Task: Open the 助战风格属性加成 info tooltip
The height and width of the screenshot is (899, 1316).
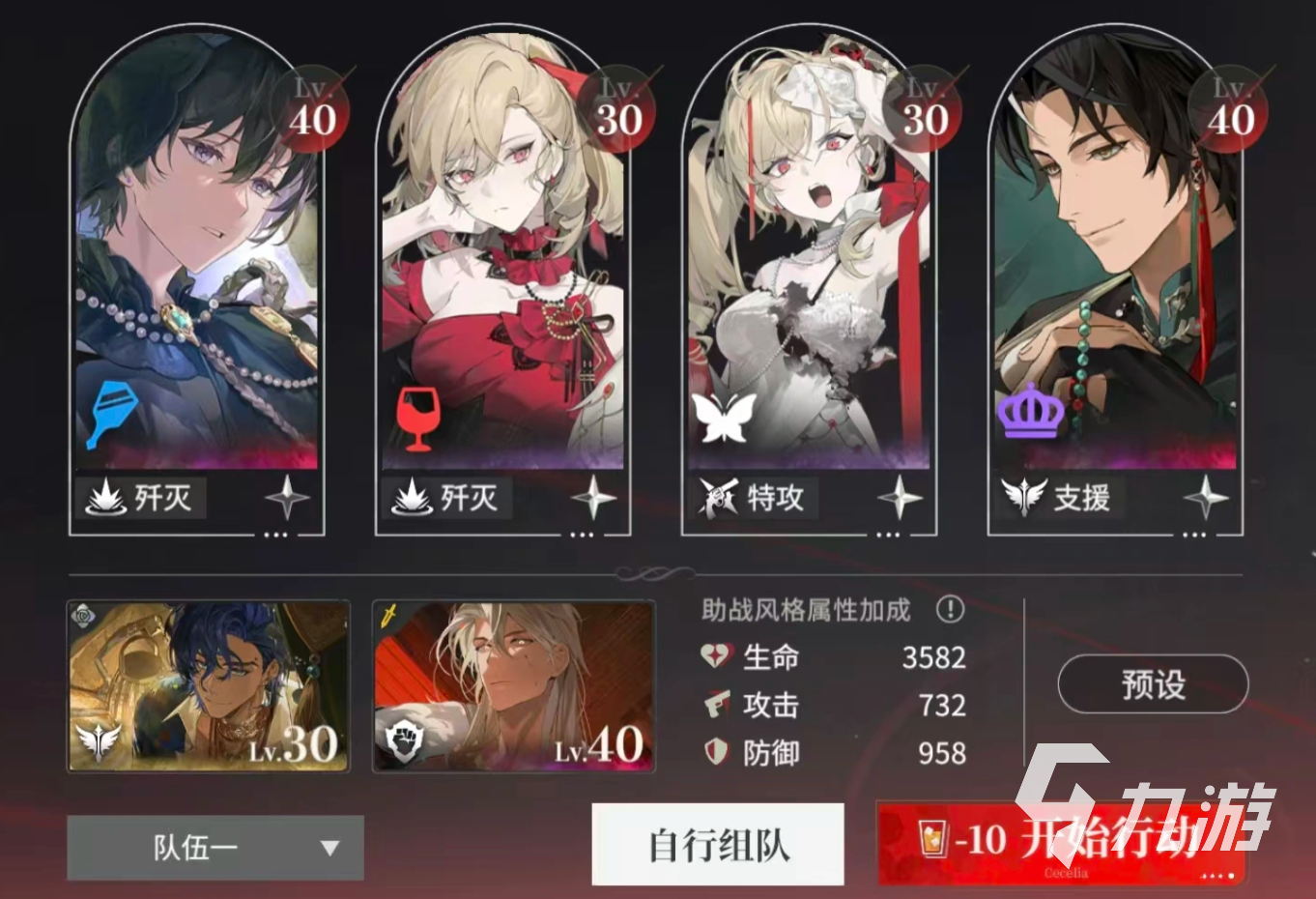Action: pos(951,608)
